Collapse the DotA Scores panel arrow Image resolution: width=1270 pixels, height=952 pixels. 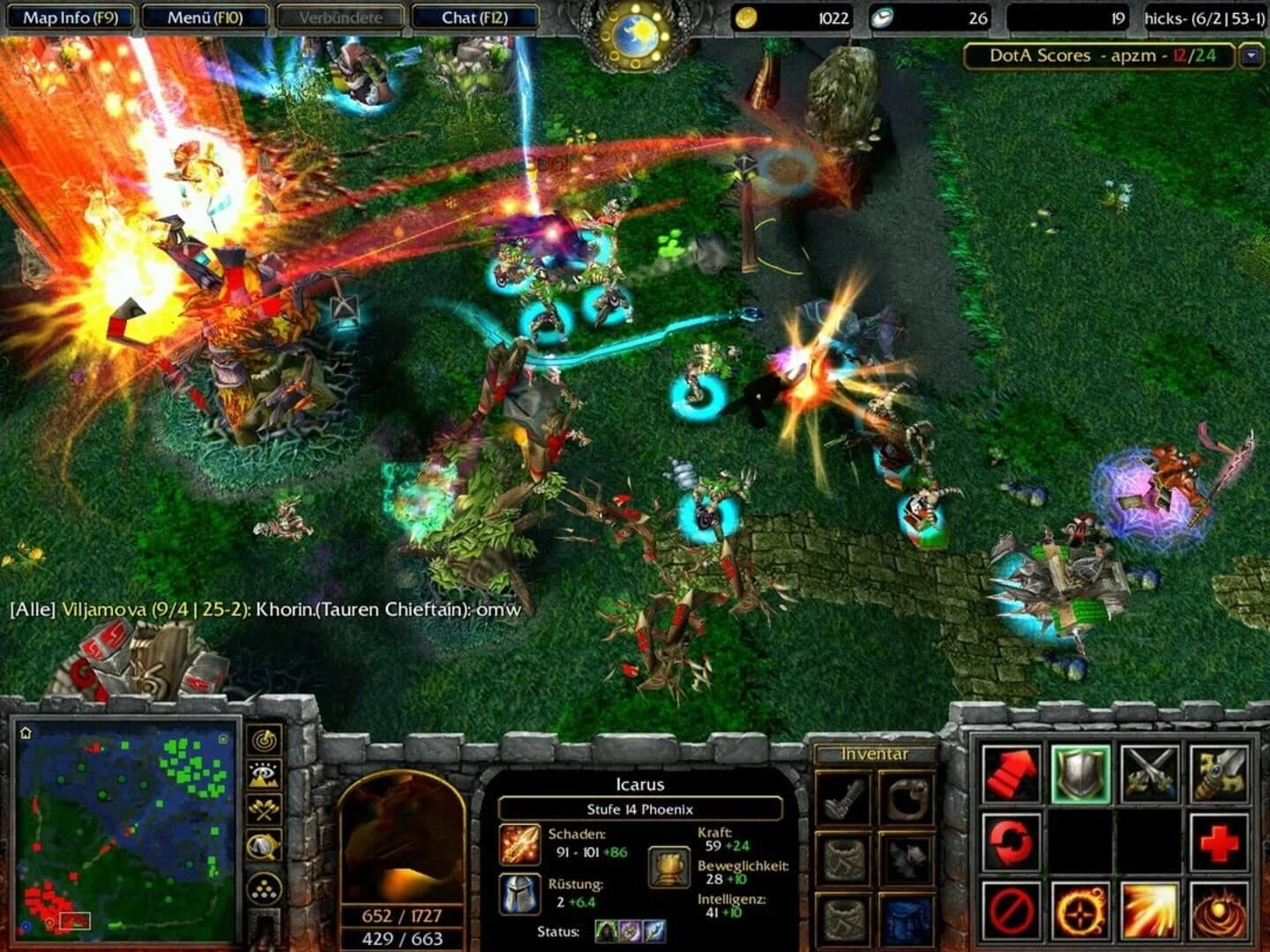click(x=1250, y=55)
